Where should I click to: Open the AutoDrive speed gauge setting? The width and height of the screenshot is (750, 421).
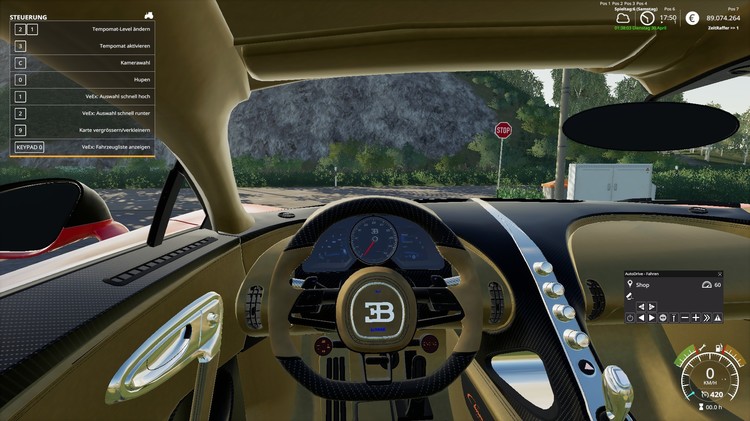coord(707,285)
